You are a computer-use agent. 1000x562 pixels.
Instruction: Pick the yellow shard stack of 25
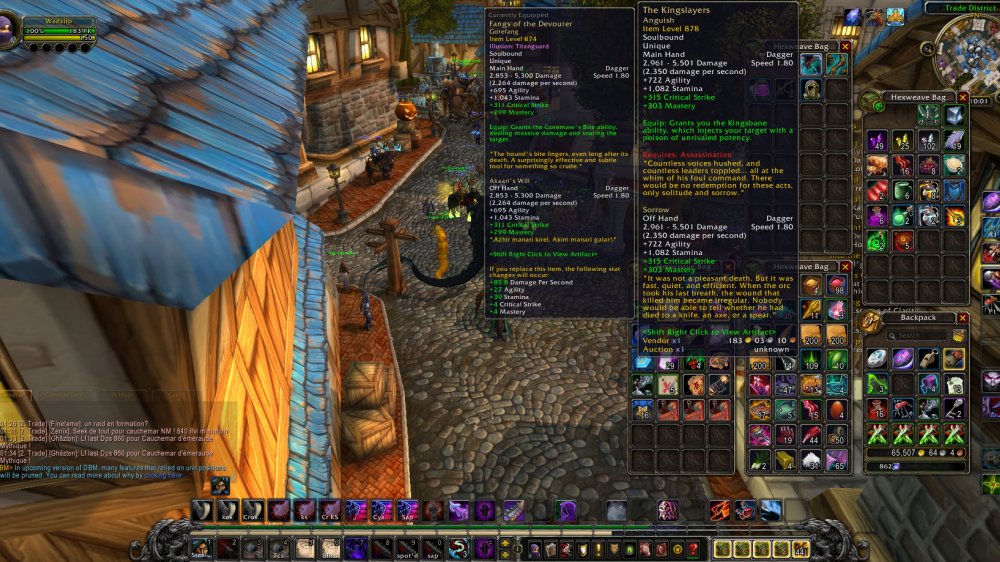click(902, 139)
